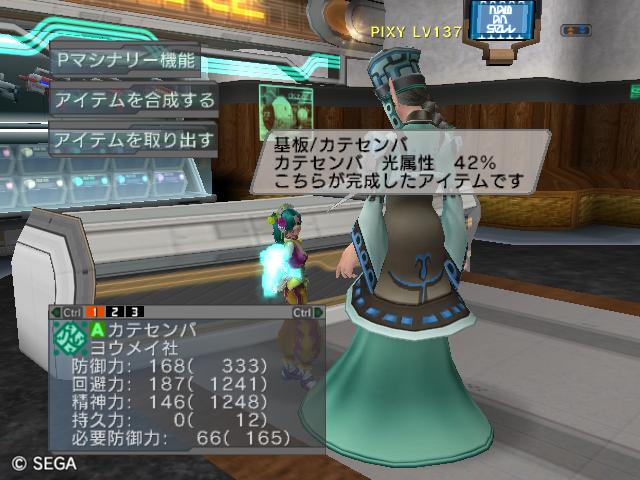This screenshot has width=640, height=480.
Task: Select アイテムを合成する menu option
Action: click(x=133, y=99)
